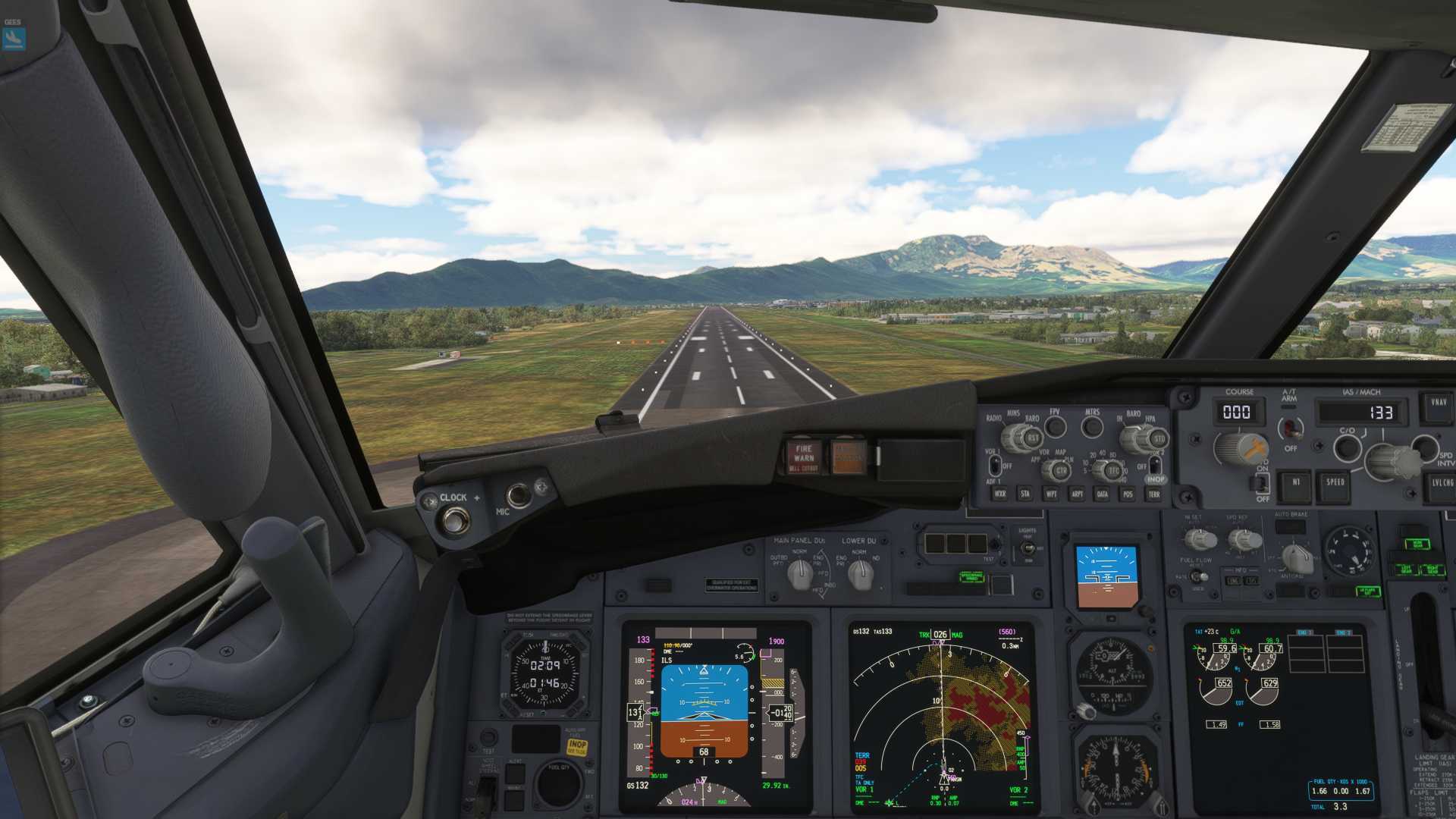Click the CLOCK button on the glareshield
Viewport: 1456px width, 819px height.
coord(455,520)
